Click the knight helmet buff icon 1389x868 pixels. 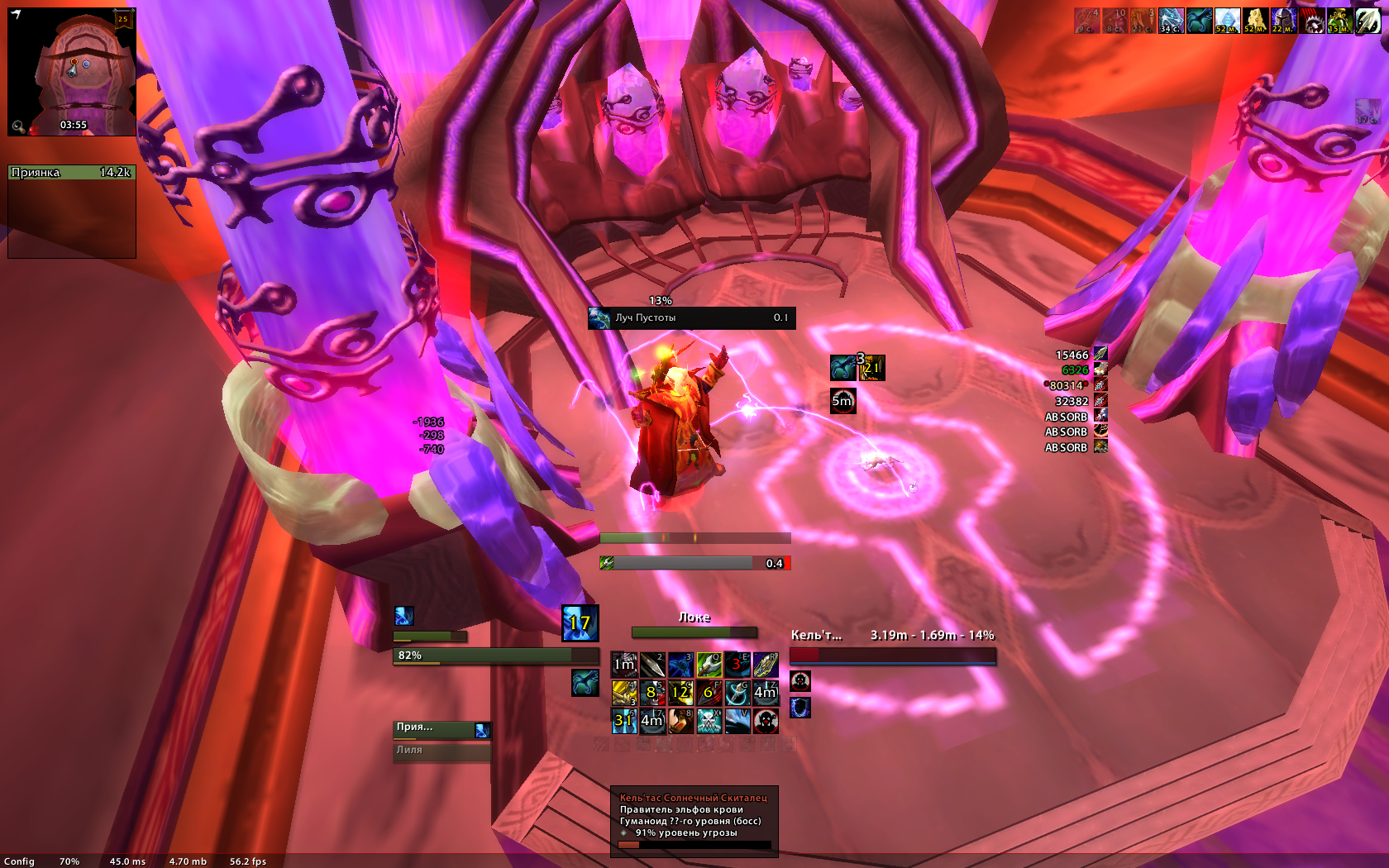point(1283,21)
